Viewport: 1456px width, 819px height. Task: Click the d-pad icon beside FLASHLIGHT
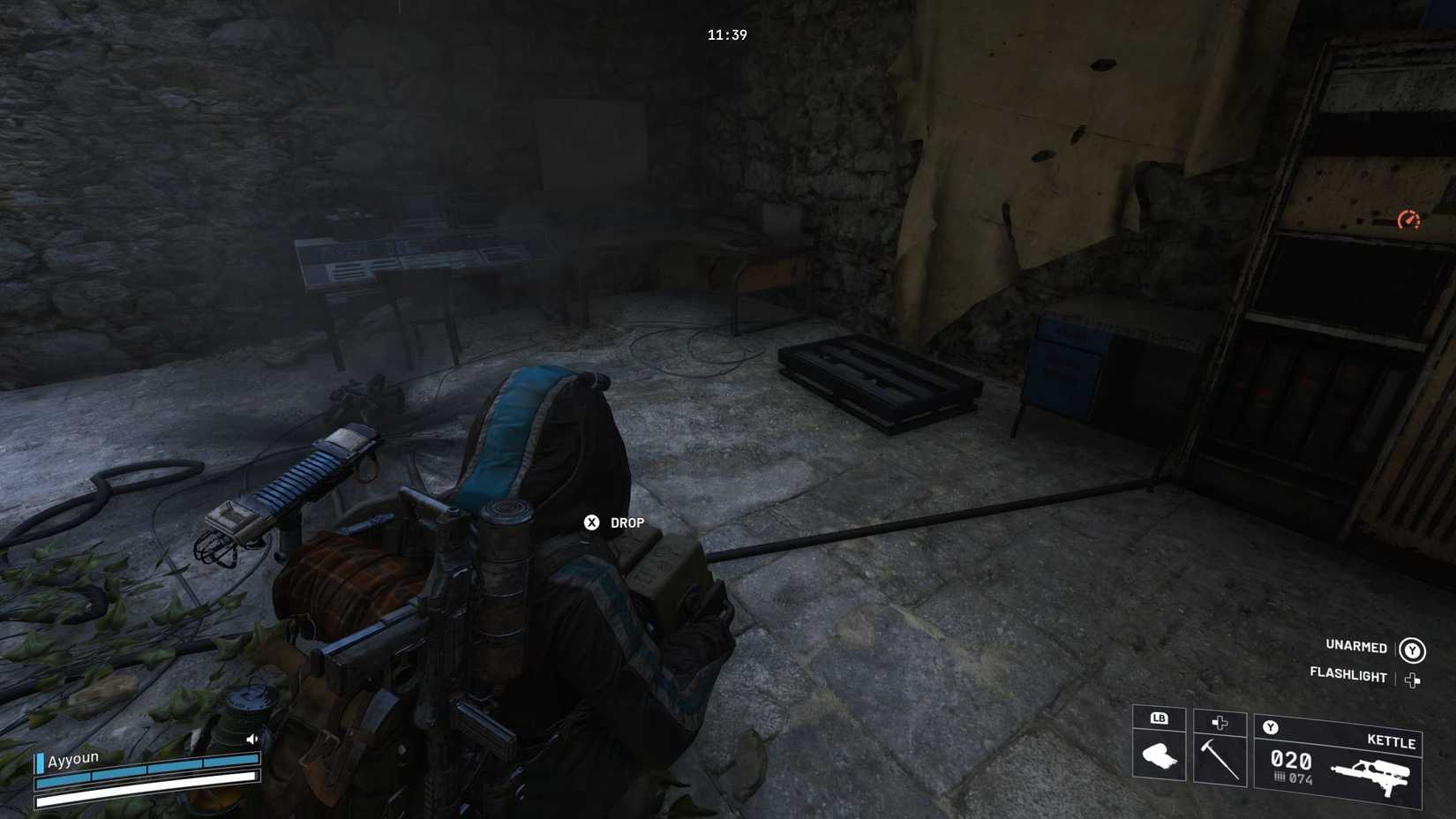point(1414,679)
